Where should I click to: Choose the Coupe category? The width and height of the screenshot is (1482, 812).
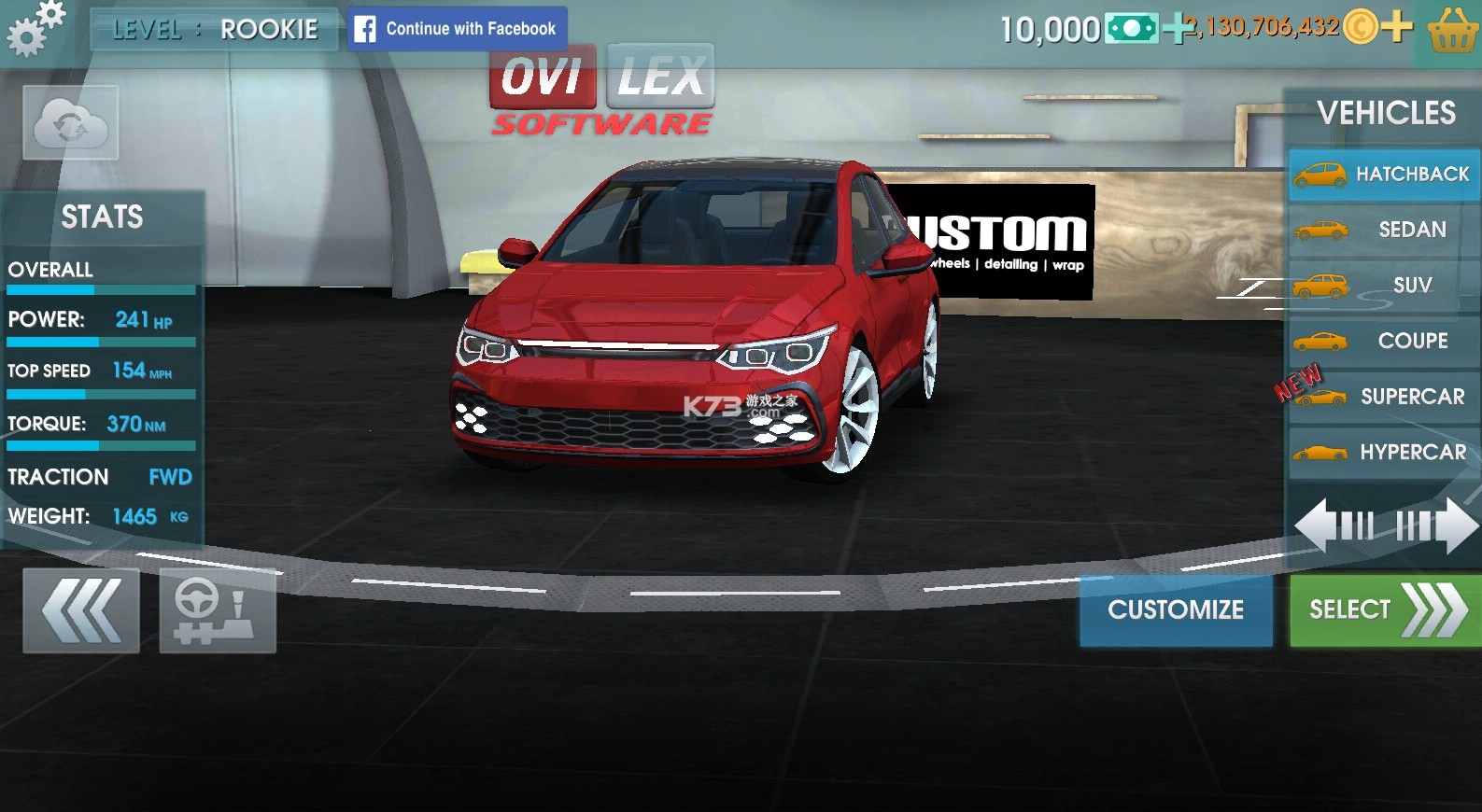1384,341
